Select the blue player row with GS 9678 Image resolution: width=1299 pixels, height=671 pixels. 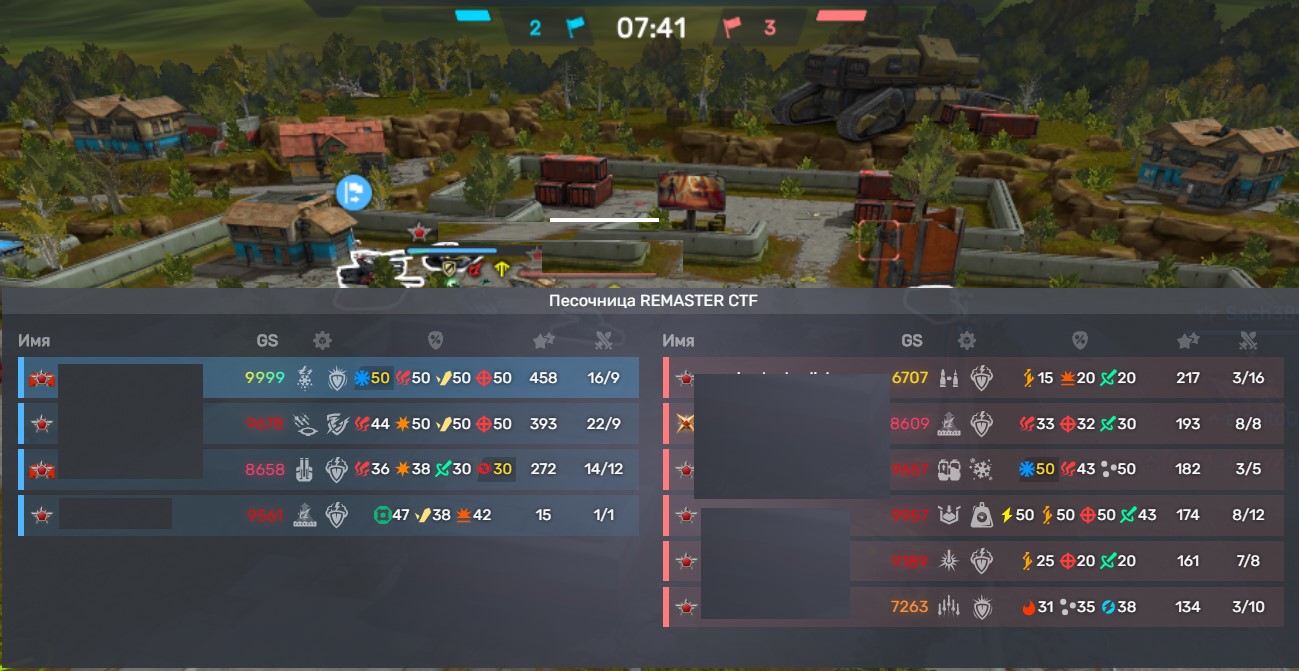point(328,424)
